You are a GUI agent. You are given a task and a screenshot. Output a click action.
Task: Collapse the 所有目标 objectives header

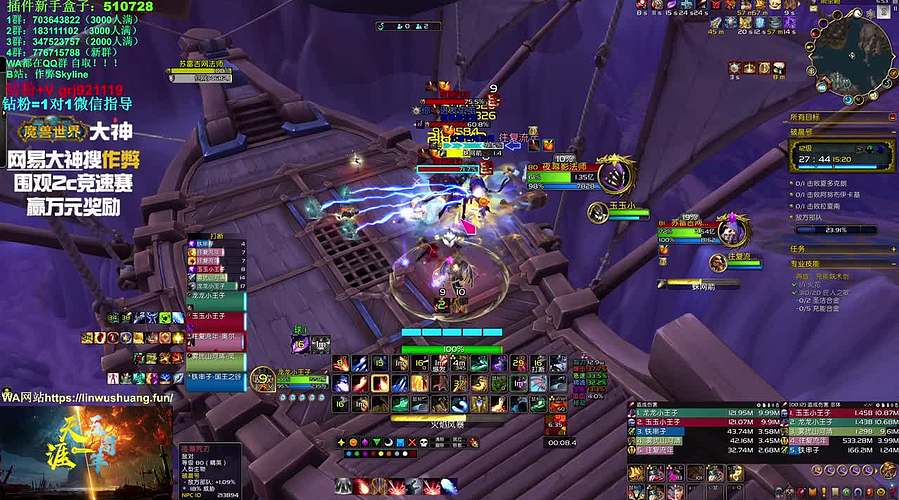(x=892, y=117)
